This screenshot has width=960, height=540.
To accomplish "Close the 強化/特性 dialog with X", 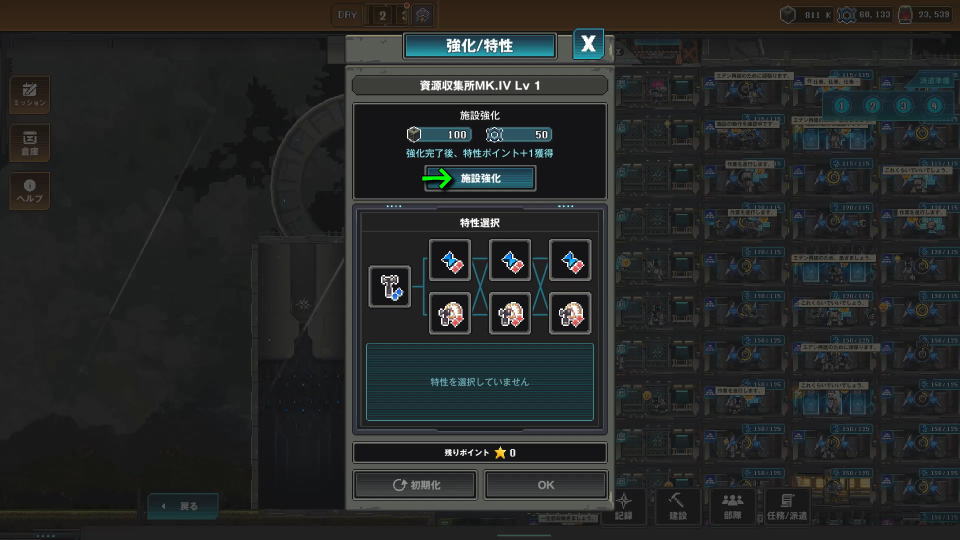I will (588, 44).
